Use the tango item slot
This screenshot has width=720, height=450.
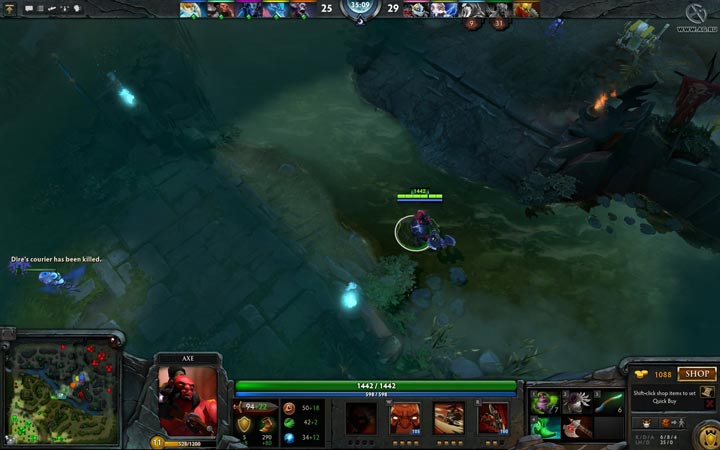point(546,402)
